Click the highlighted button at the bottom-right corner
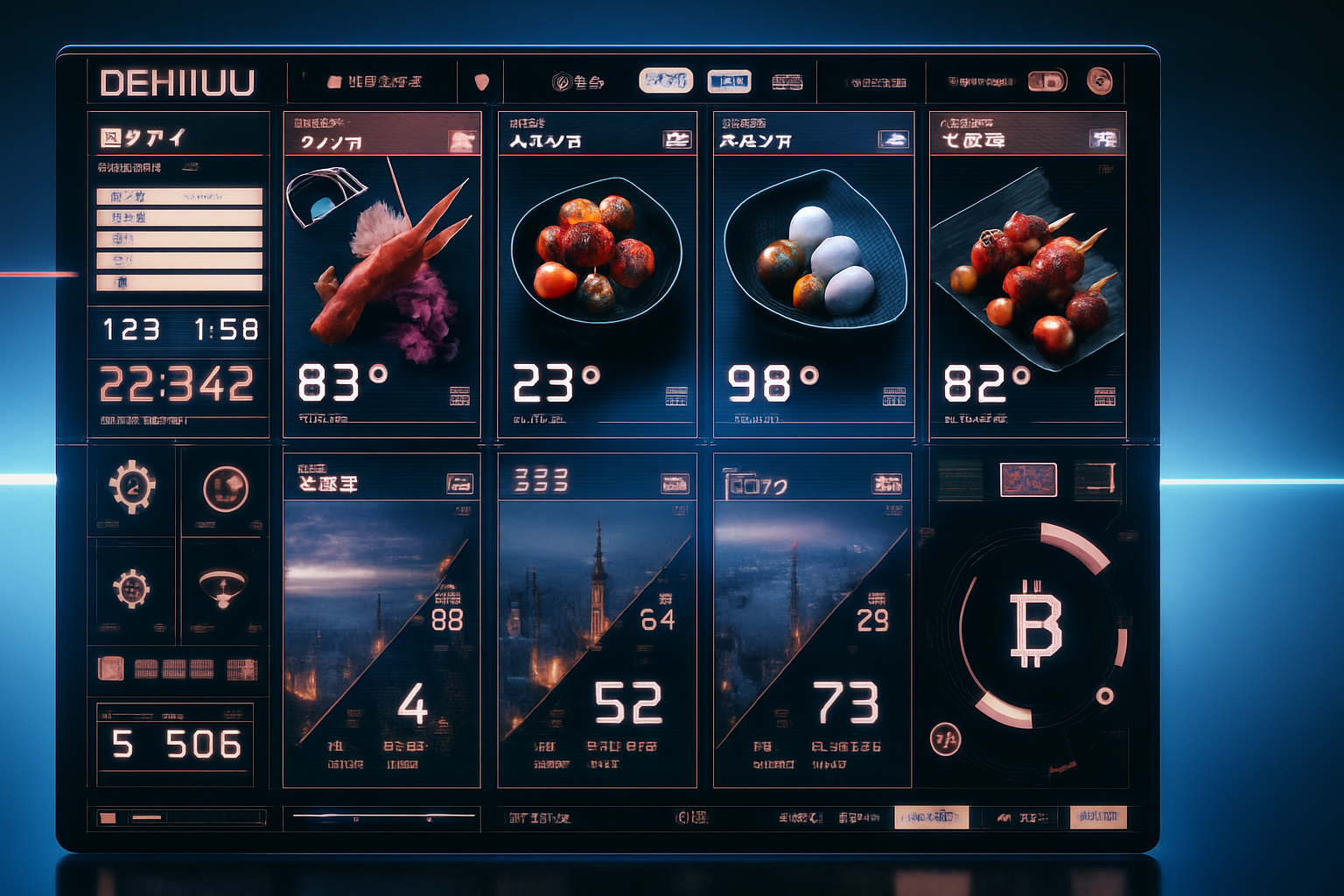The width and height of the screenshot is (1344, 896). pyautogui.click(x=1098, y=817)
